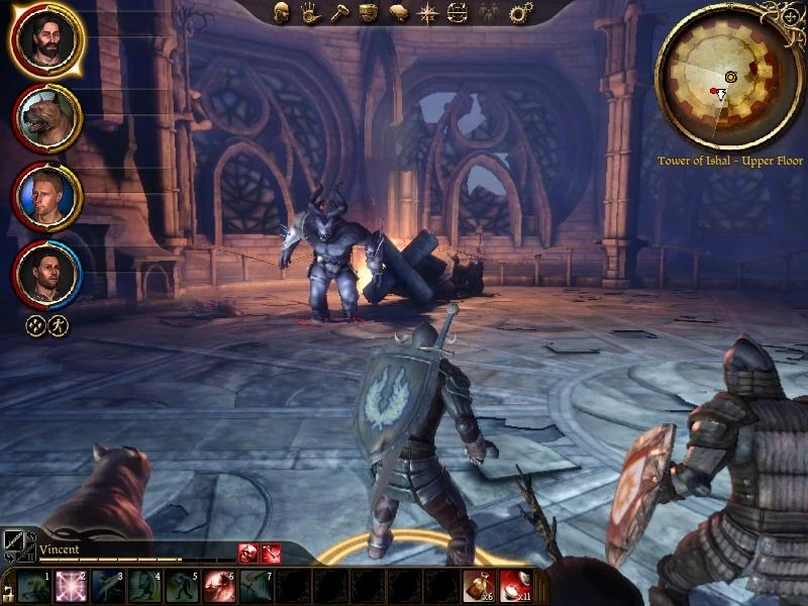This screenshot has height=606, width=808.
Task: Use quickbar ability in slot 2
Action: tap(70, 585)
